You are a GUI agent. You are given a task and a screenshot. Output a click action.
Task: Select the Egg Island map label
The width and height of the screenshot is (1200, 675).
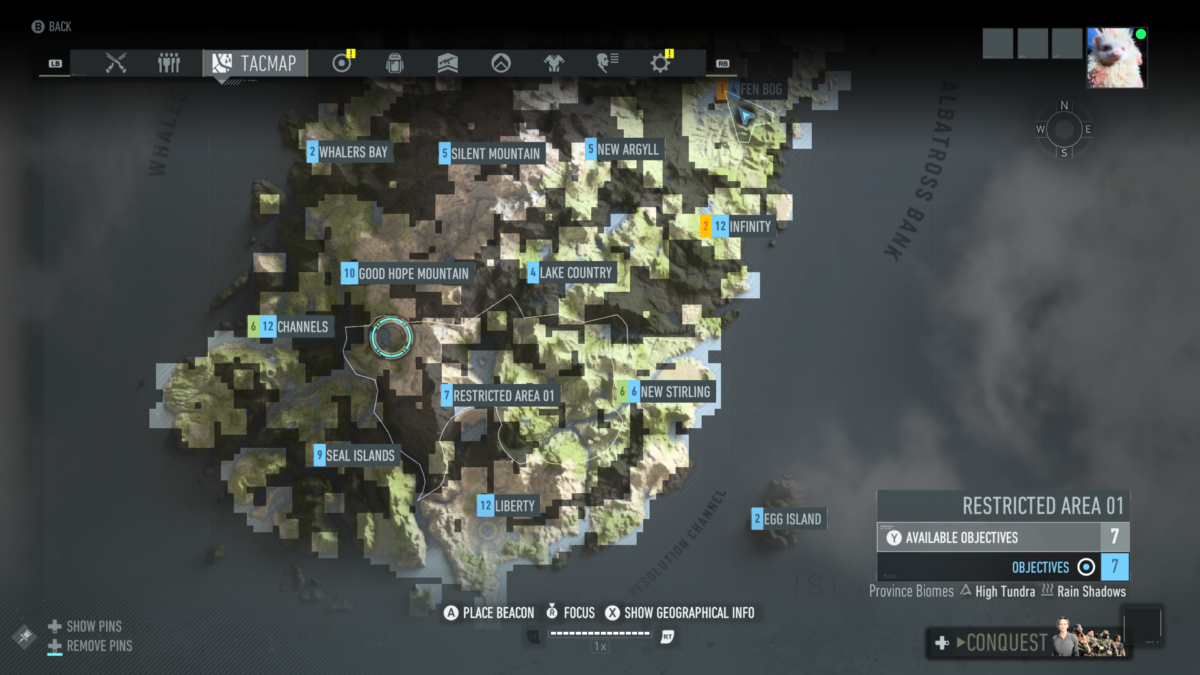(788, 519)
